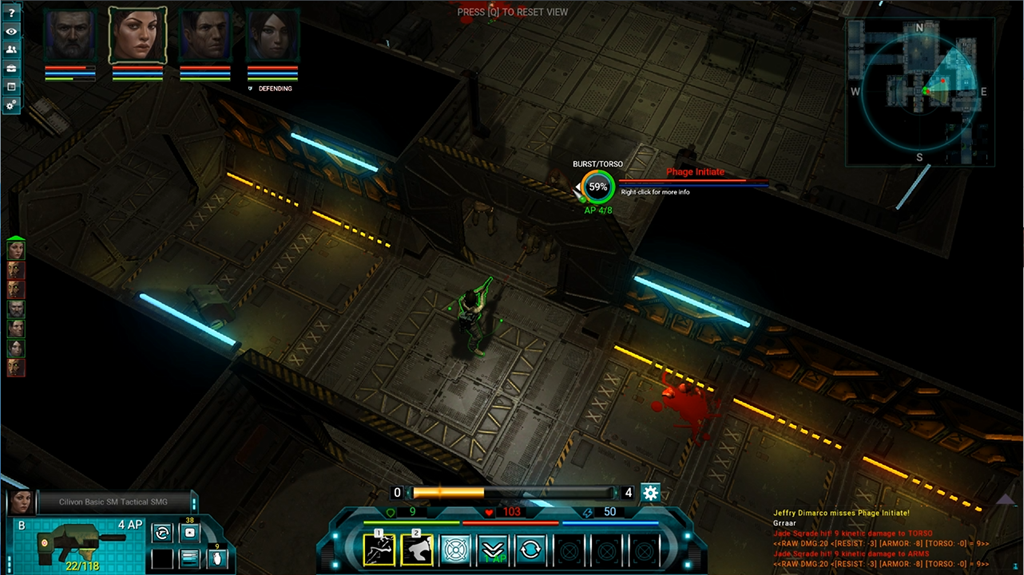
Task: Open the gears settings icon in left sidebar
Action: (11, 104)
